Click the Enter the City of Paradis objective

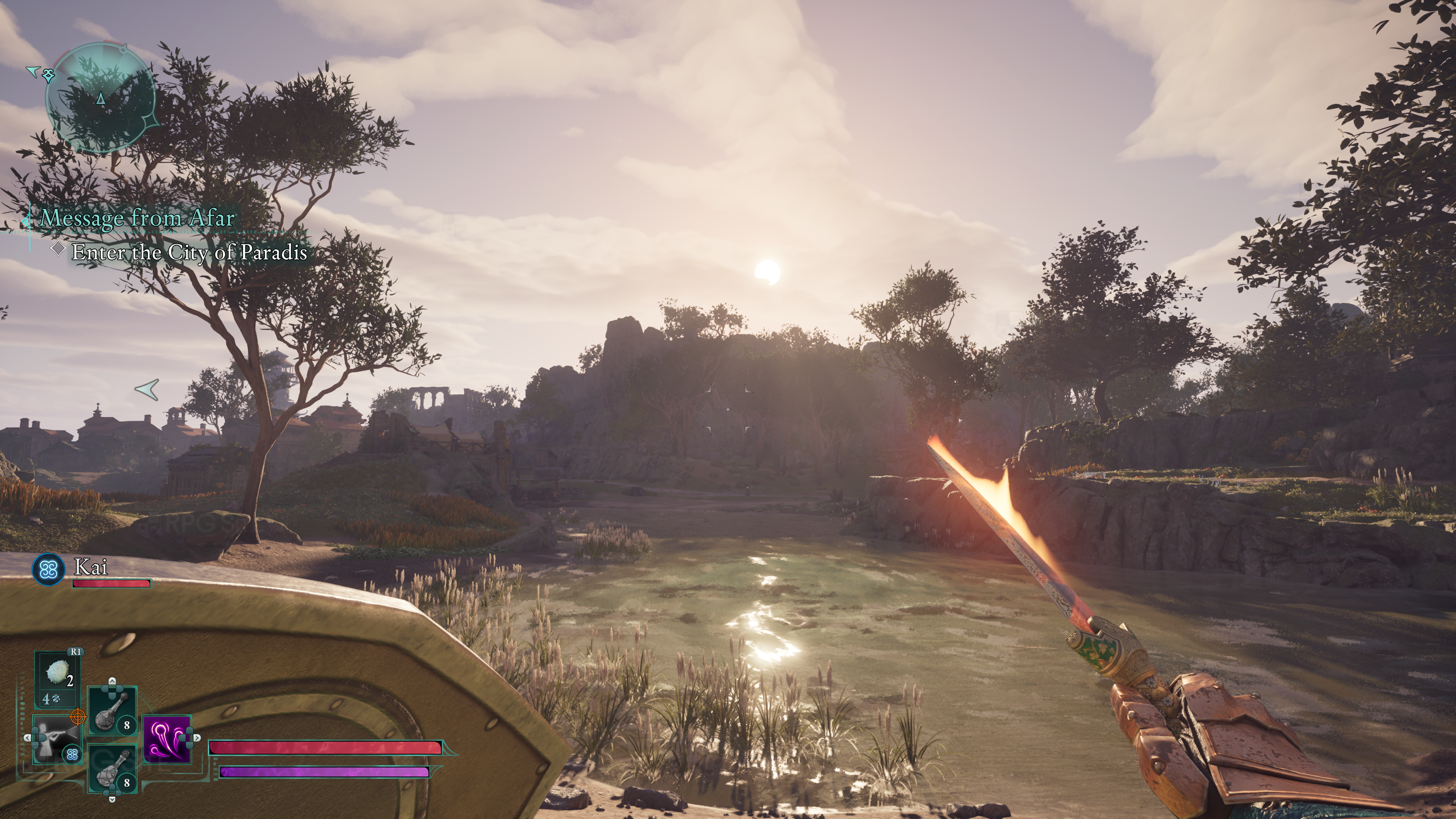point(189,252)
